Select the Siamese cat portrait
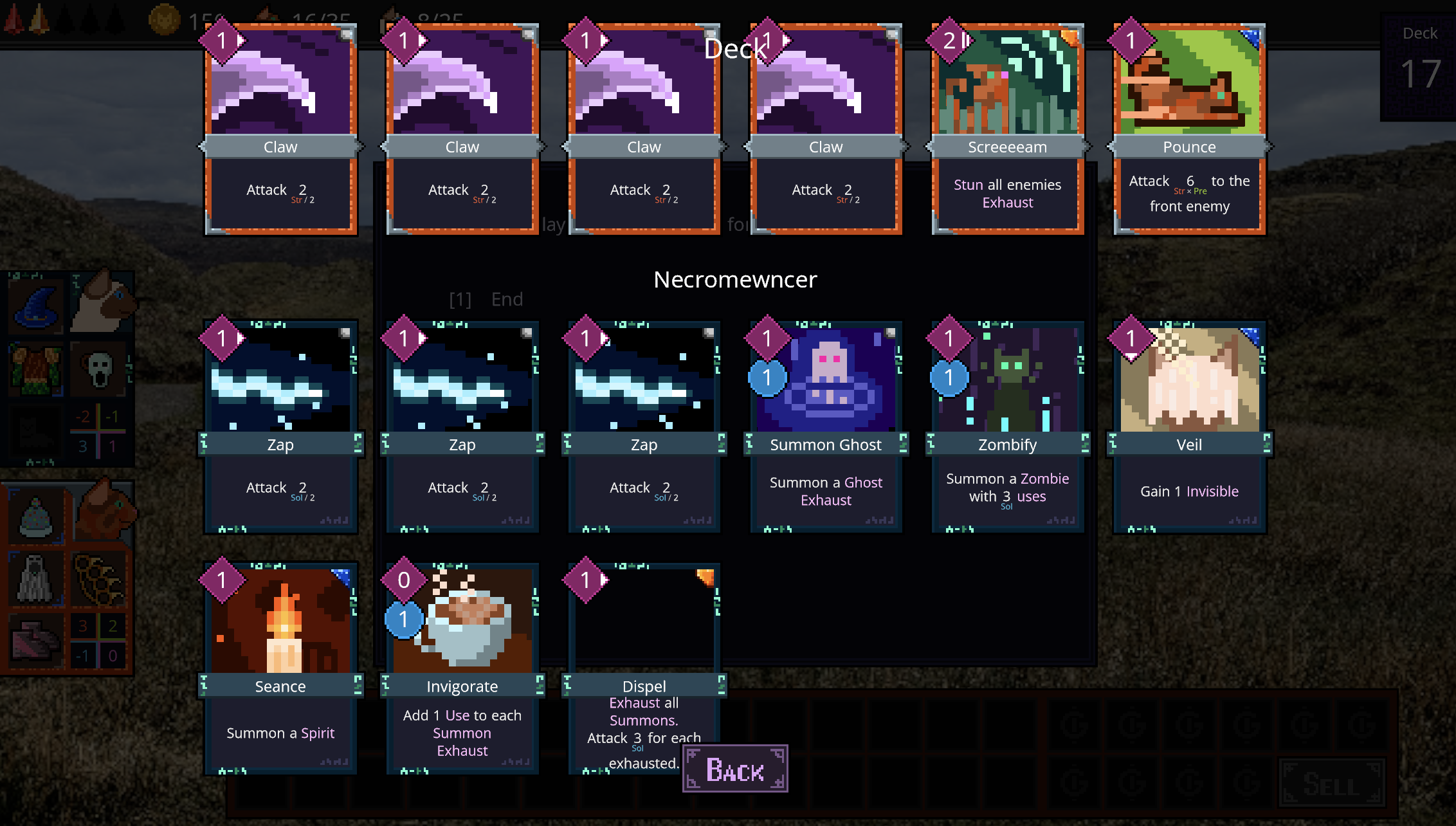The height and width of the screenshot is (826, 1456). click(102, 302)
